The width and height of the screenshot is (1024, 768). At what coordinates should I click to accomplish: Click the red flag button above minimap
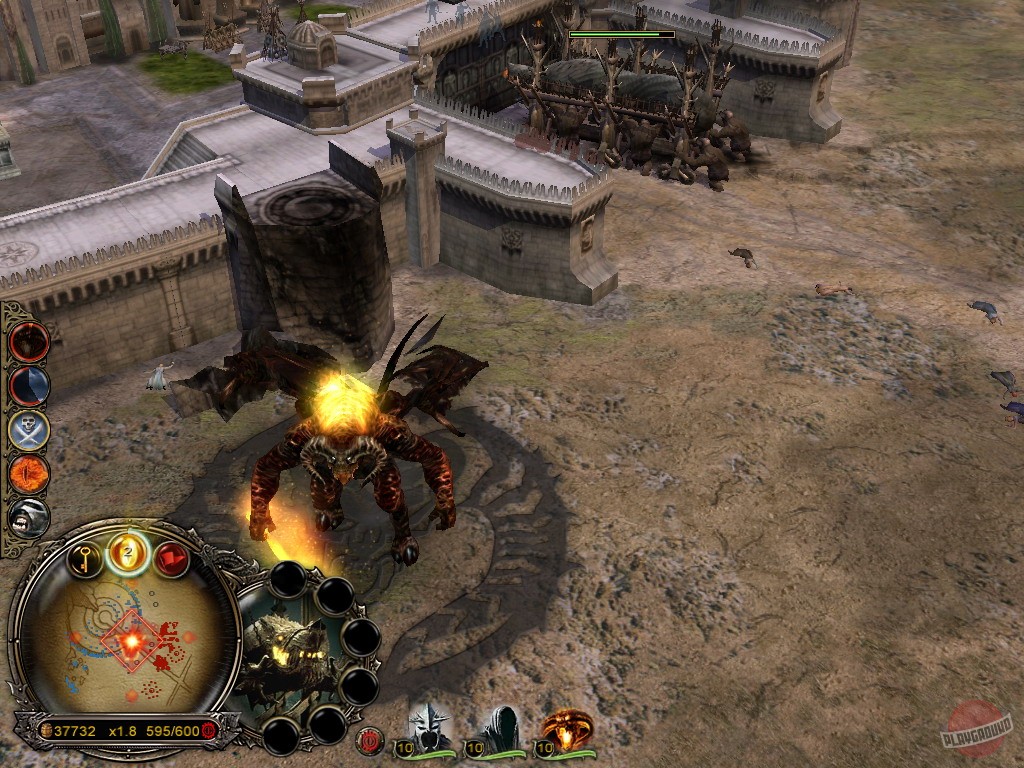pyautogui.click(x=170, y=557)
